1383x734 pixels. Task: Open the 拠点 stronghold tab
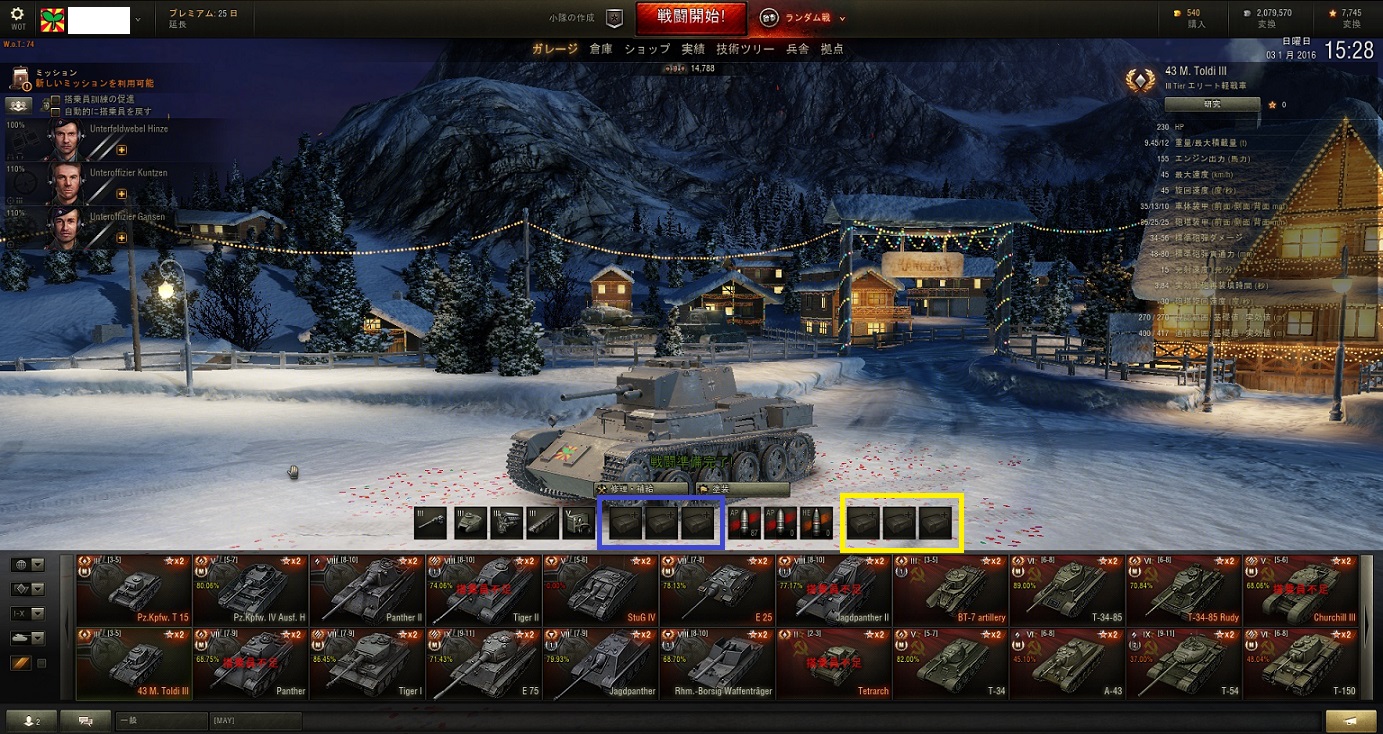point(832,49)
